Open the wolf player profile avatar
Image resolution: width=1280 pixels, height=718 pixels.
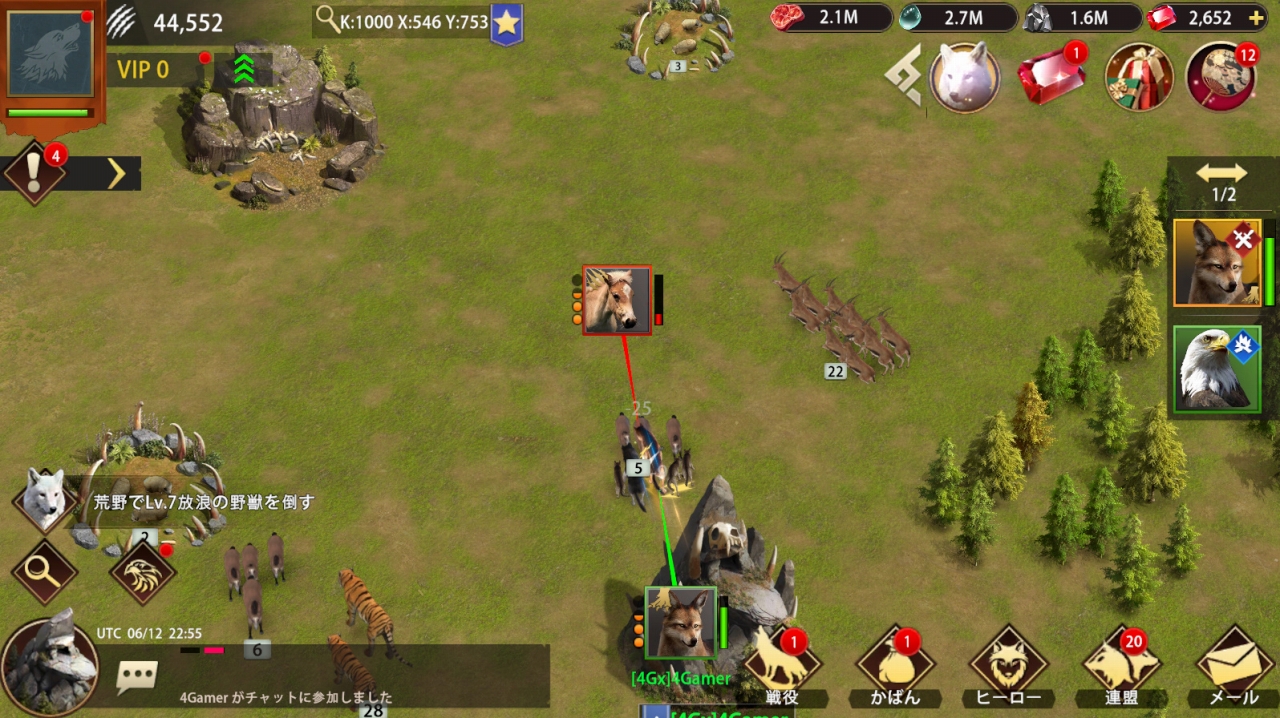tap(50, 54)
